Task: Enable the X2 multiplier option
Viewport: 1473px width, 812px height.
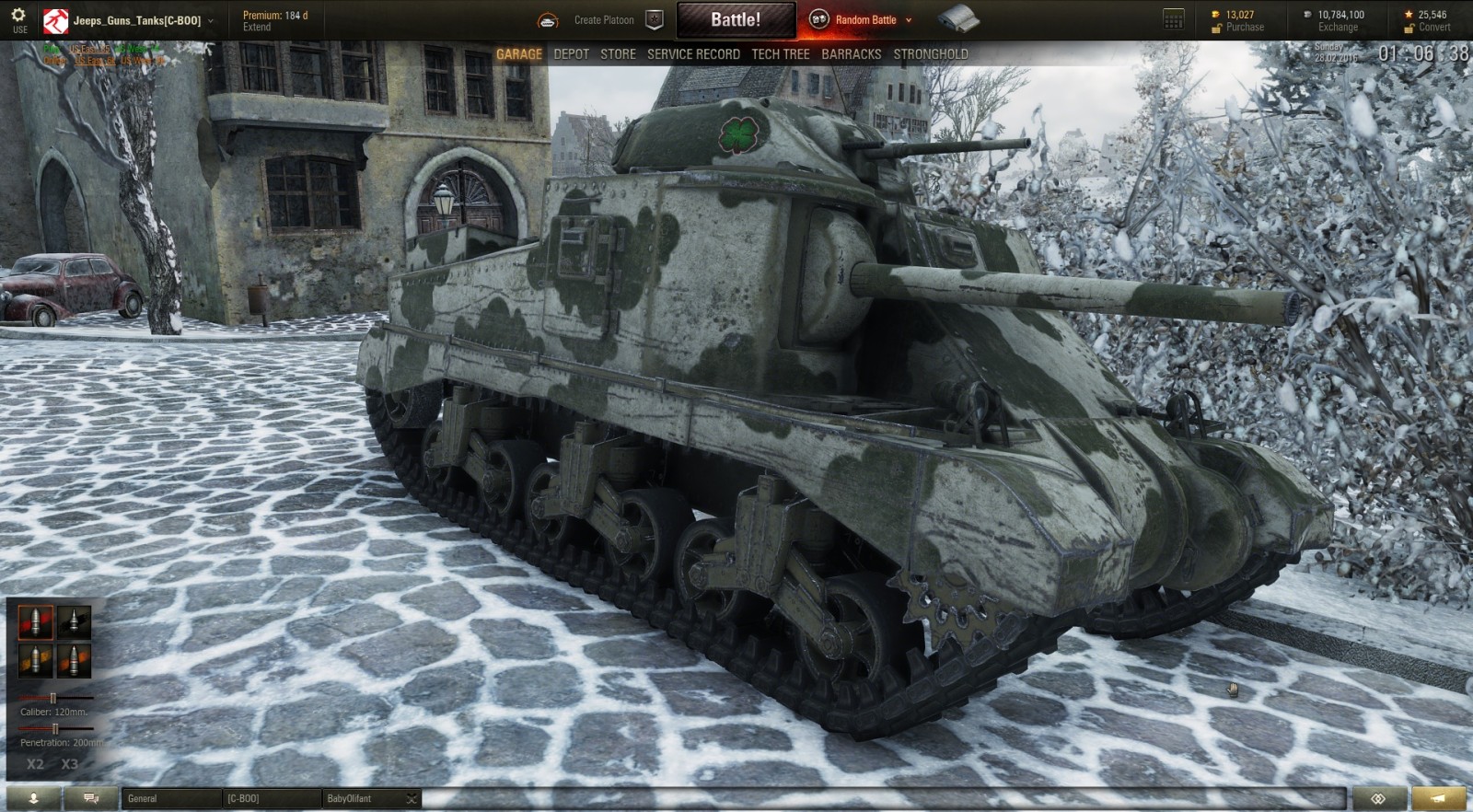Action: (34, 763)
